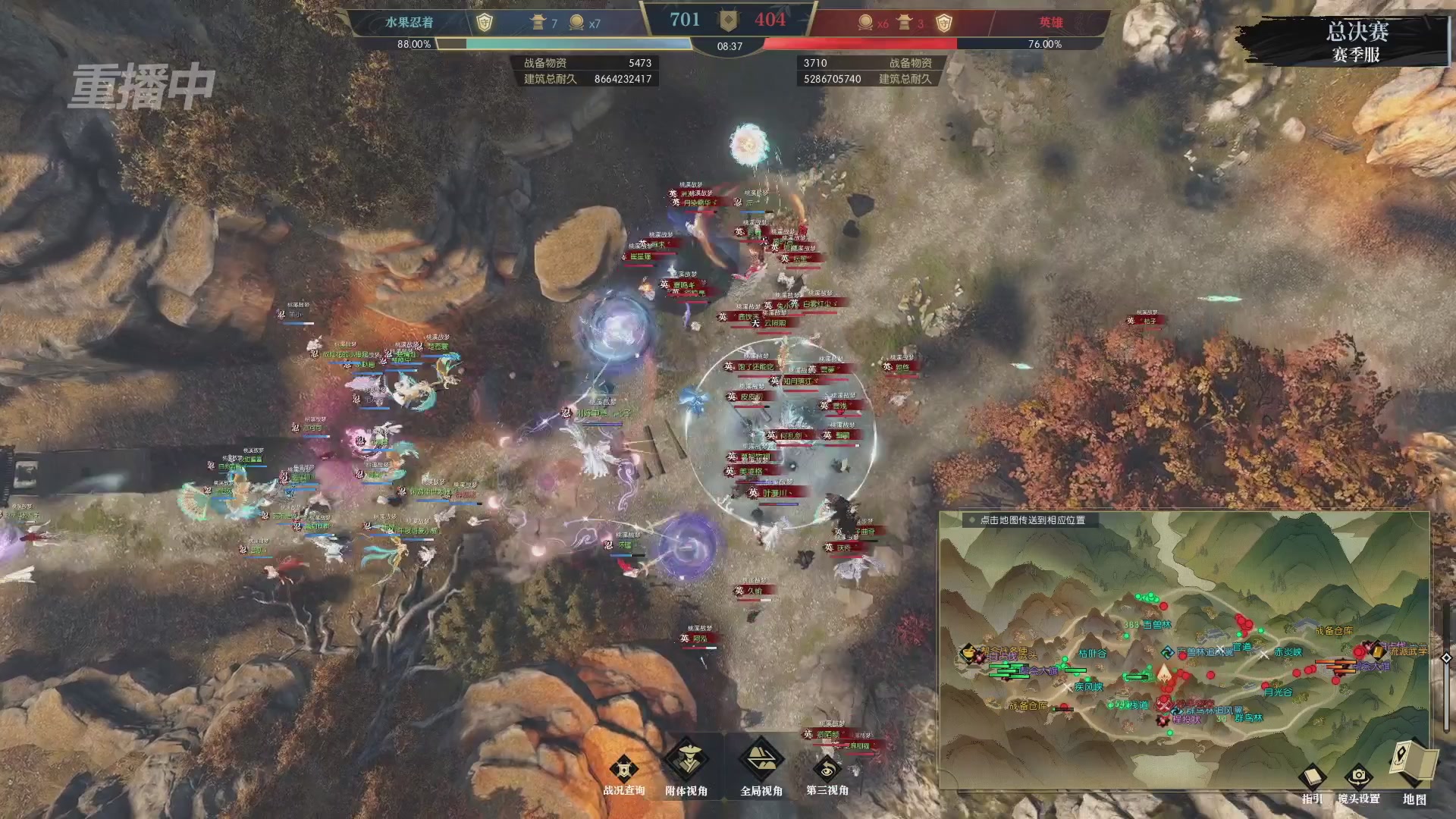Go to the eastern 战备仓库 map label
1456x819 pixels.
(1333, 631)
